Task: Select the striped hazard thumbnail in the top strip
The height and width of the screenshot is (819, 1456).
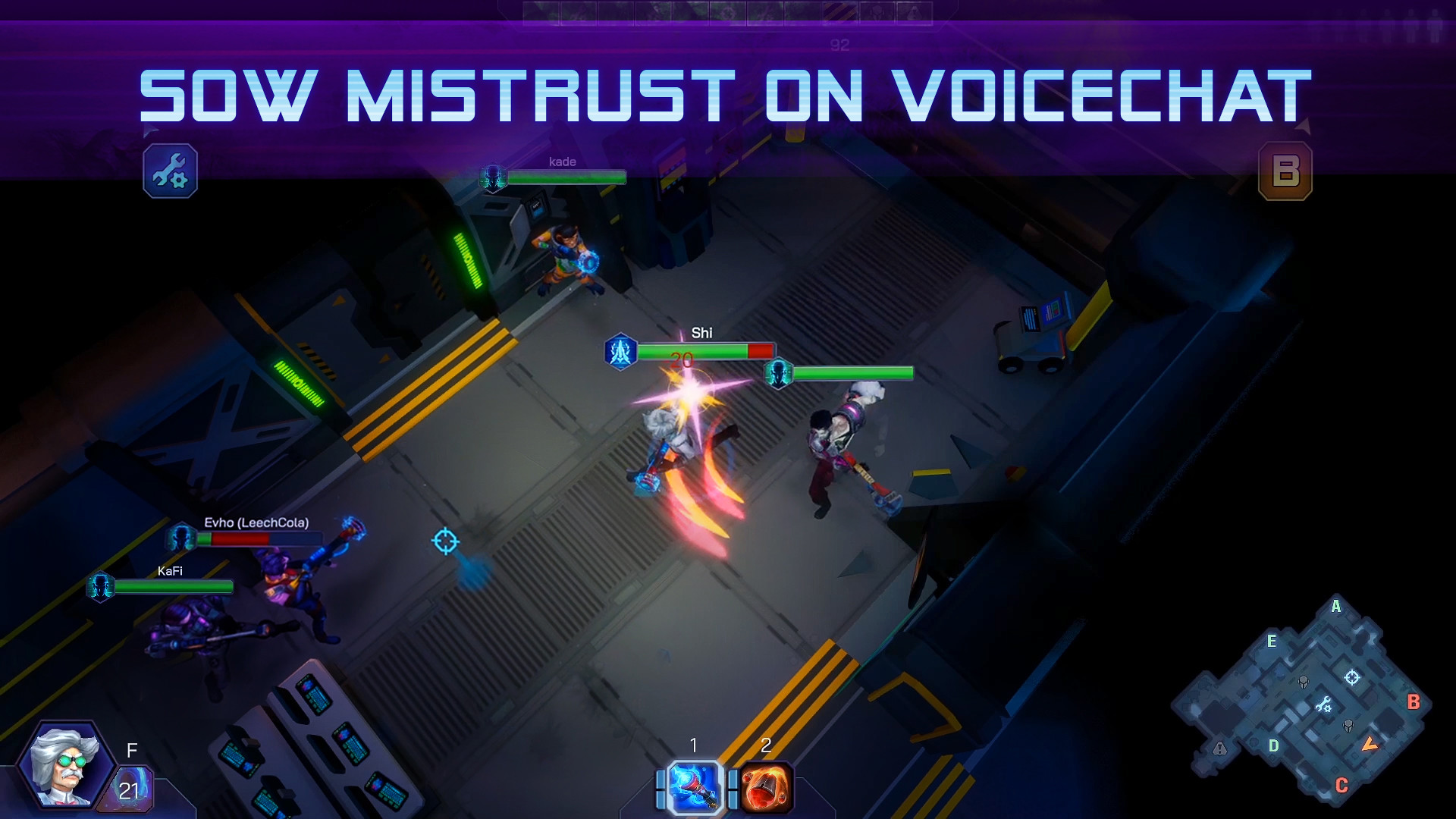Action: [x=839, y=11]
